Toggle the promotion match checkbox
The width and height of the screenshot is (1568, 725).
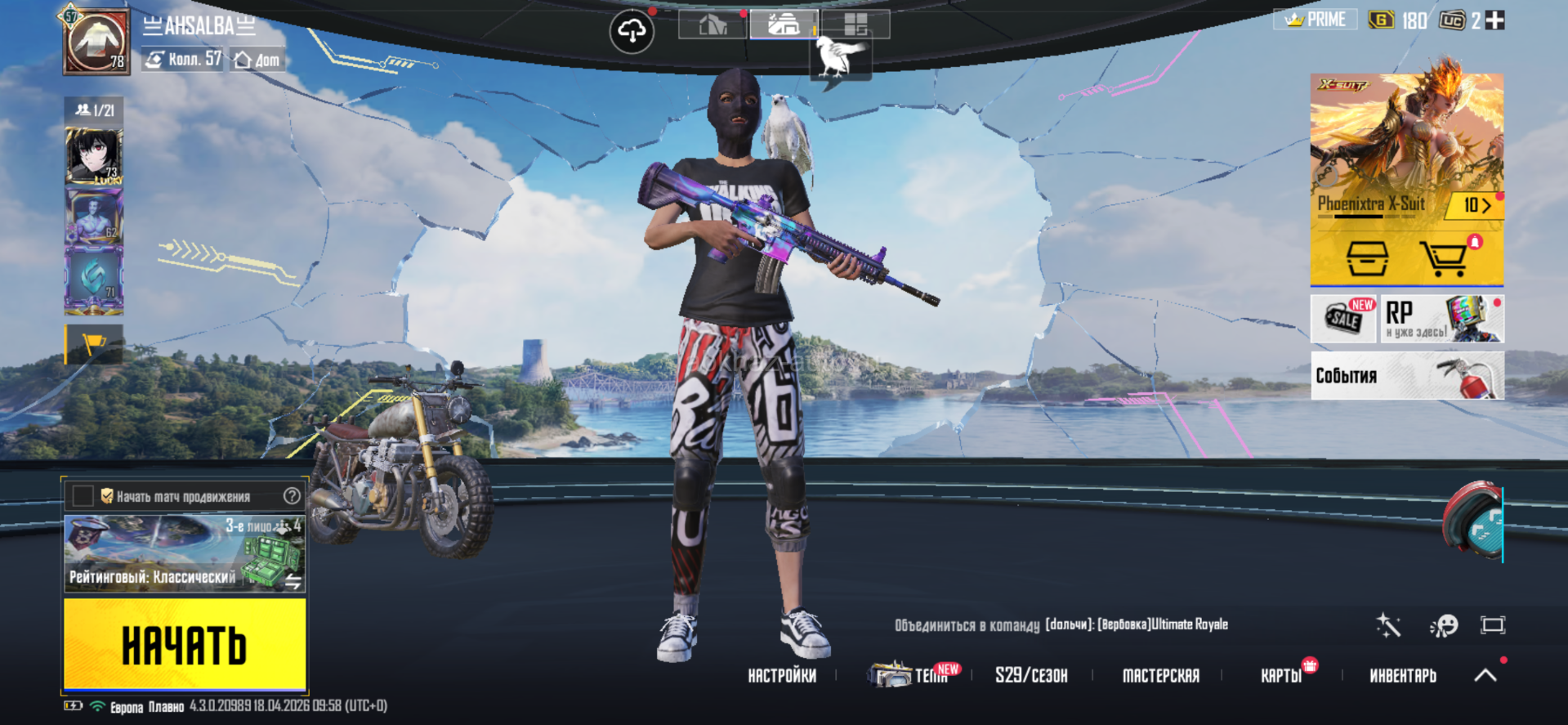tap(83, 496)
